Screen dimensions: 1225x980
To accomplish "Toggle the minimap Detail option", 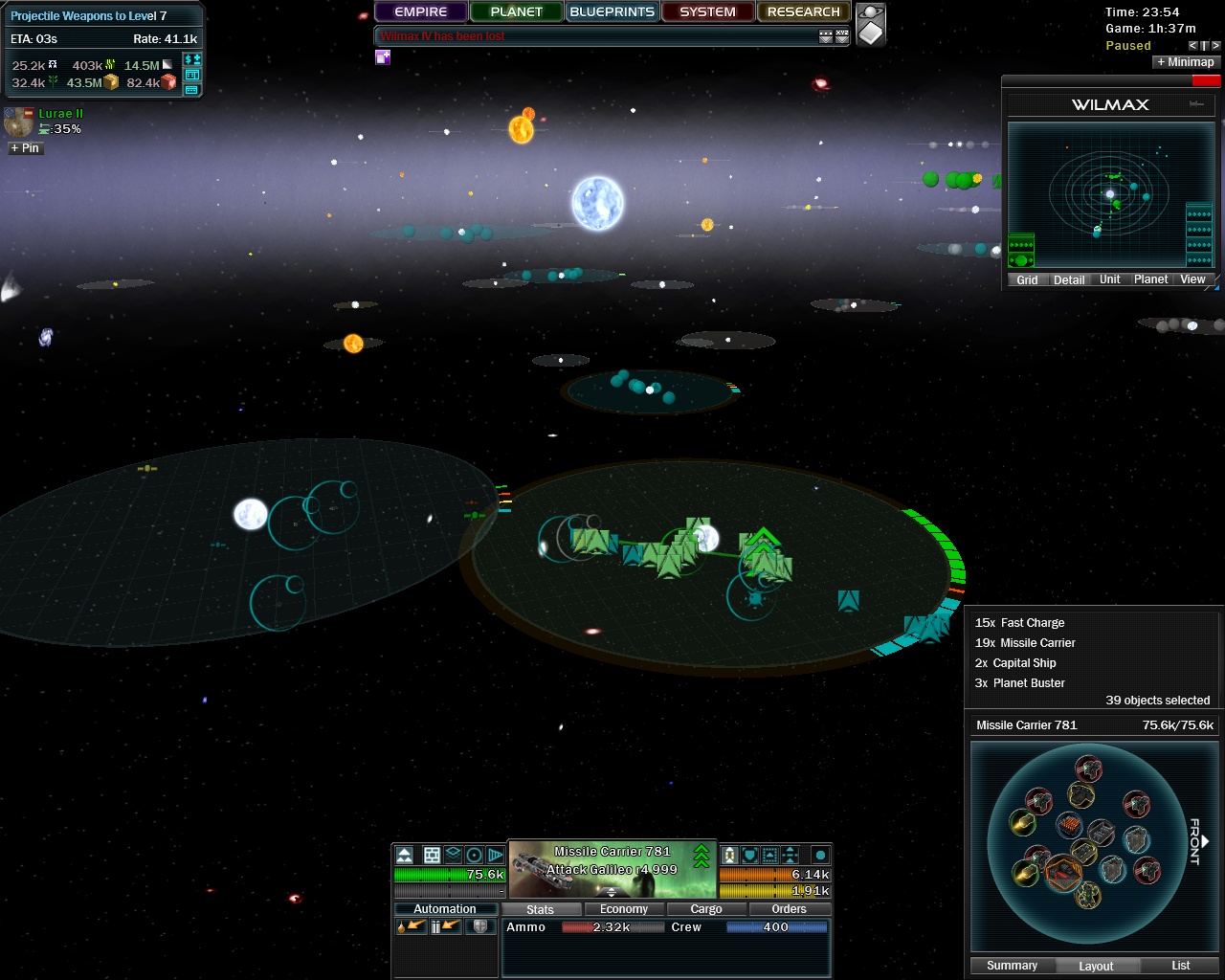I will coord(1069,280).
